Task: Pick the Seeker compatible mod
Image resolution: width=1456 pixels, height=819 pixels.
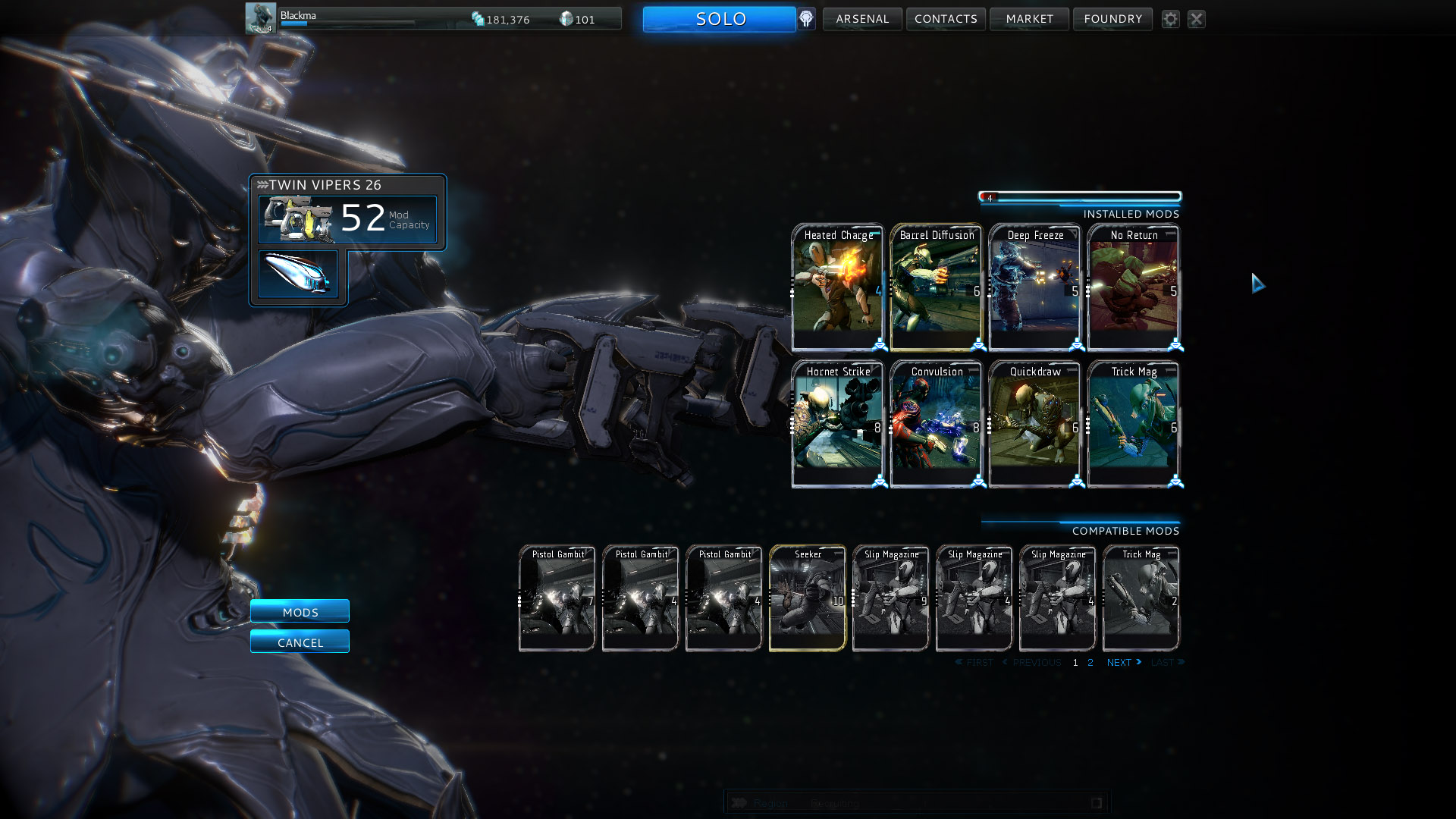Action: pos(808,598)
